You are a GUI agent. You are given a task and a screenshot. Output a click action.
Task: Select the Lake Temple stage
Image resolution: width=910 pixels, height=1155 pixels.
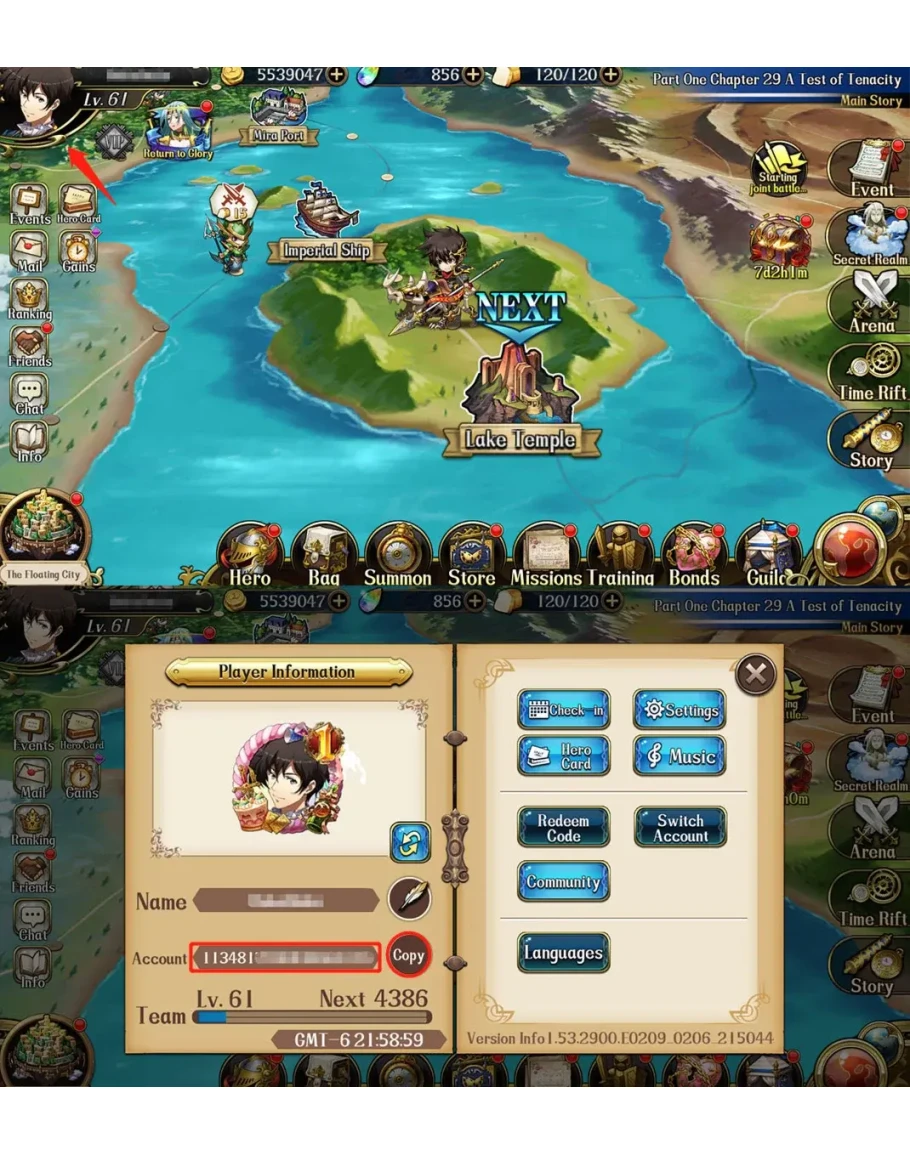click(x=519, y=400)
